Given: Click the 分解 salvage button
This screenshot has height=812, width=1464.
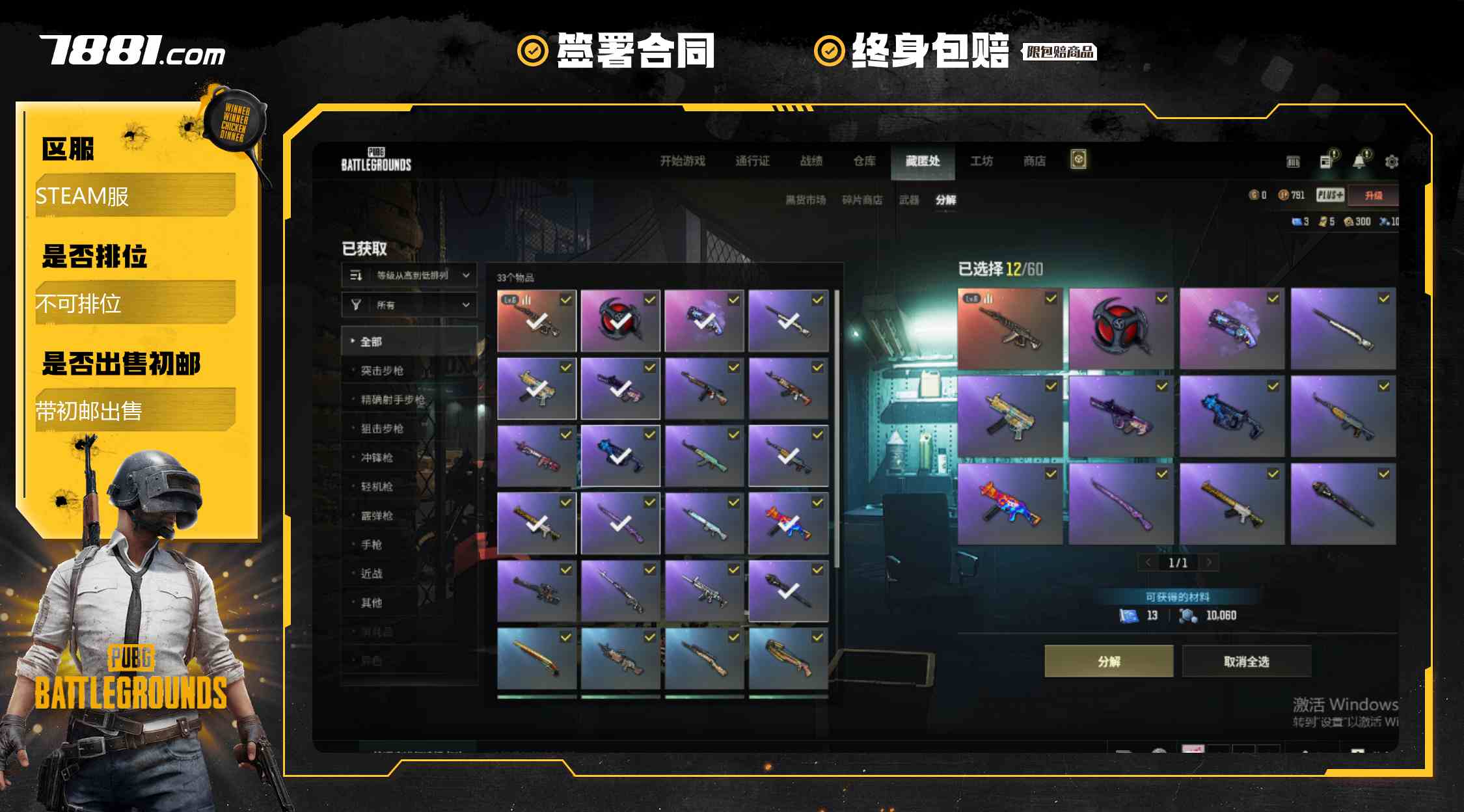Looking at the screenshot, I should coord(1109,661).
